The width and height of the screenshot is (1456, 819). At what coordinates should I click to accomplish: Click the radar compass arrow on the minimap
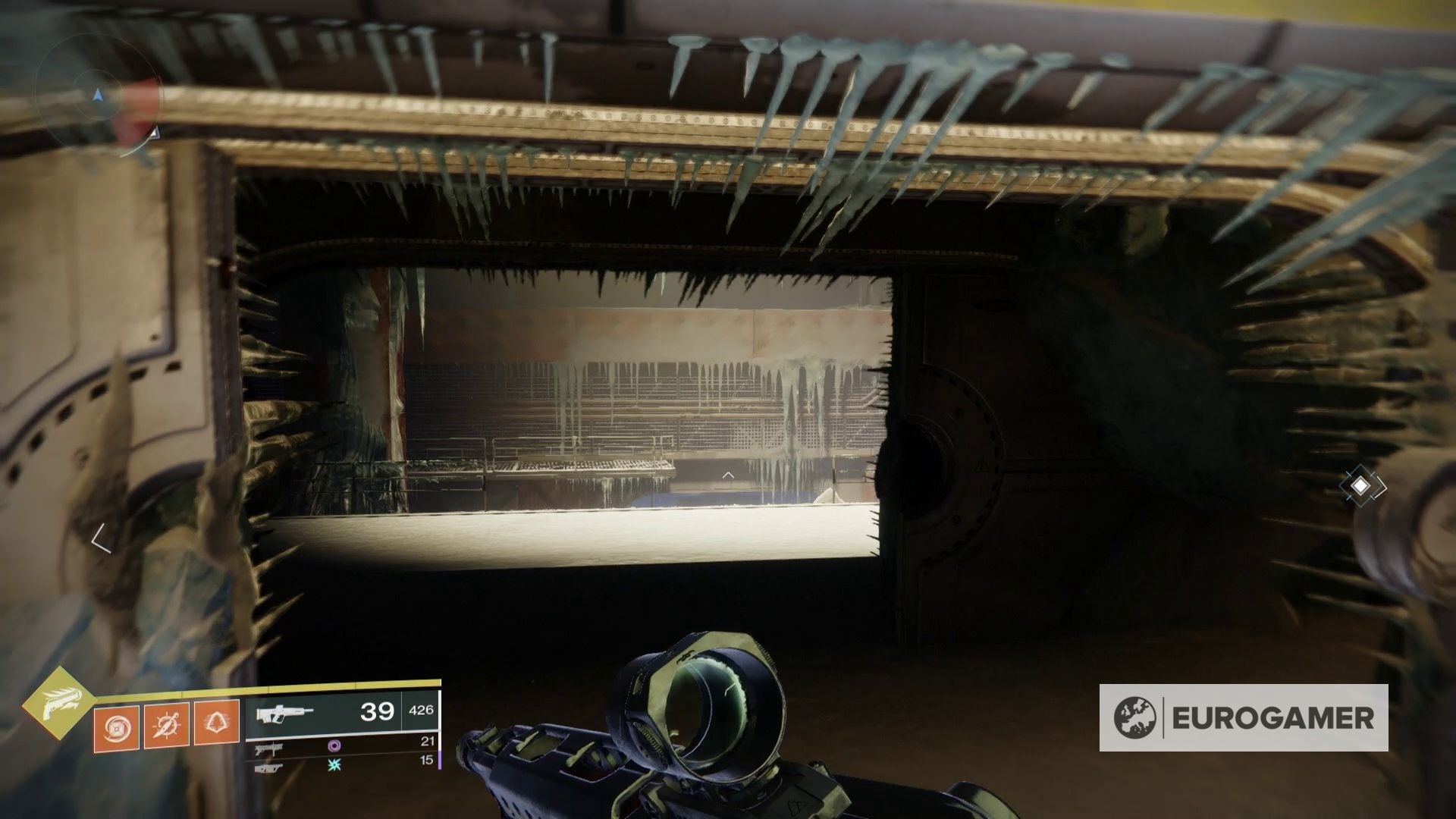(x=98, y=95)
